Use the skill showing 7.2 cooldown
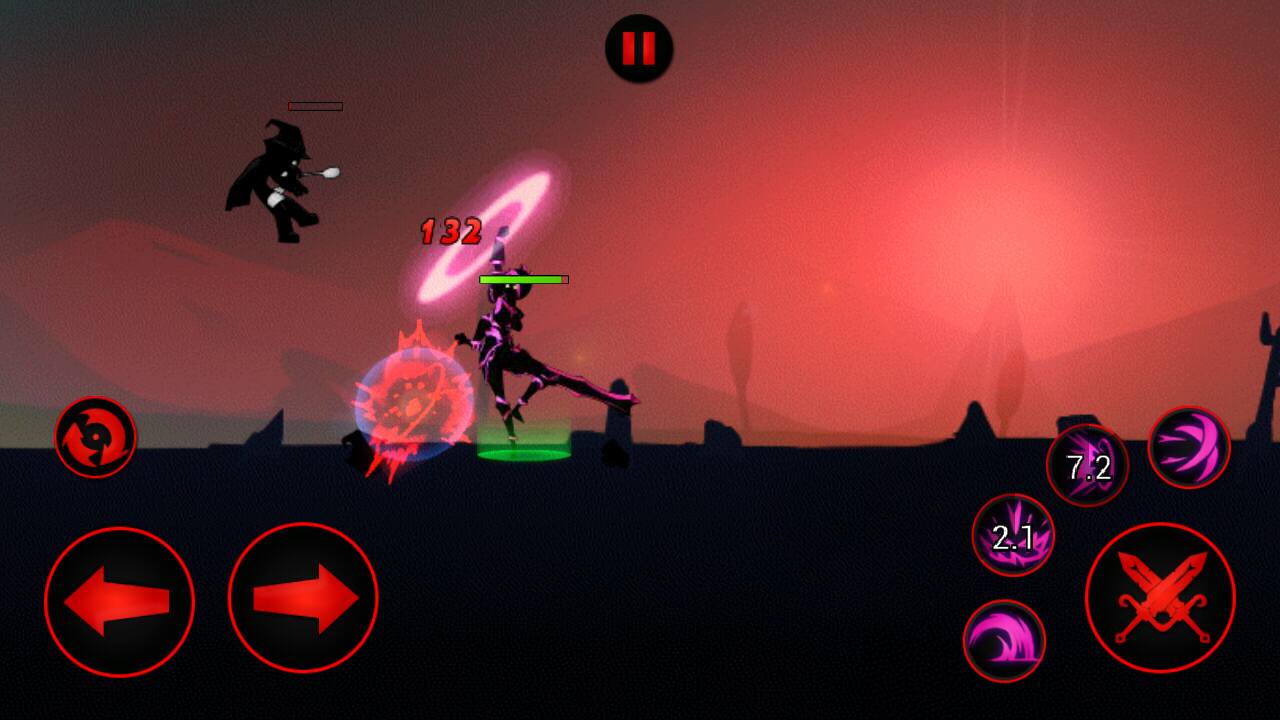This screenshot has width=1280, height=720. click(x=1087, y=466)
